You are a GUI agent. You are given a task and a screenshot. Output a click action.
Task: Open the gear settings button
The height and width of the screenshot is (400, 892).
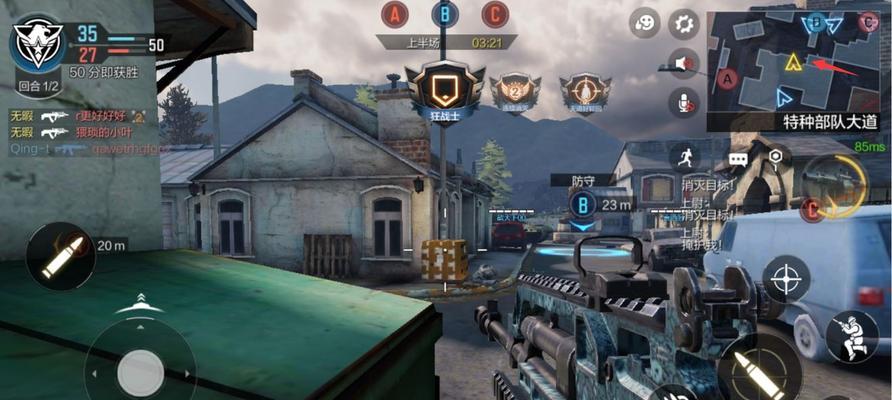[684, 23]
